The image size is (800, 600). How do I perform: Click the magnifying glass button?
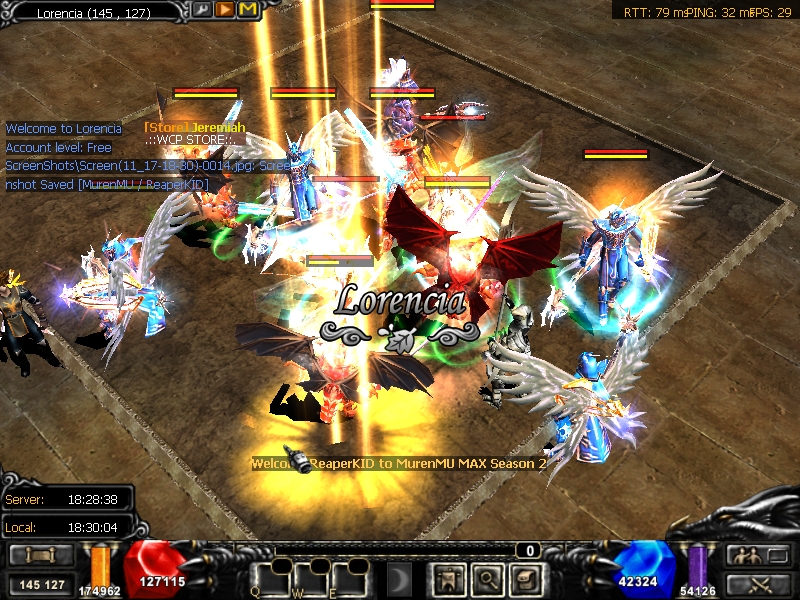coord(487,578)
